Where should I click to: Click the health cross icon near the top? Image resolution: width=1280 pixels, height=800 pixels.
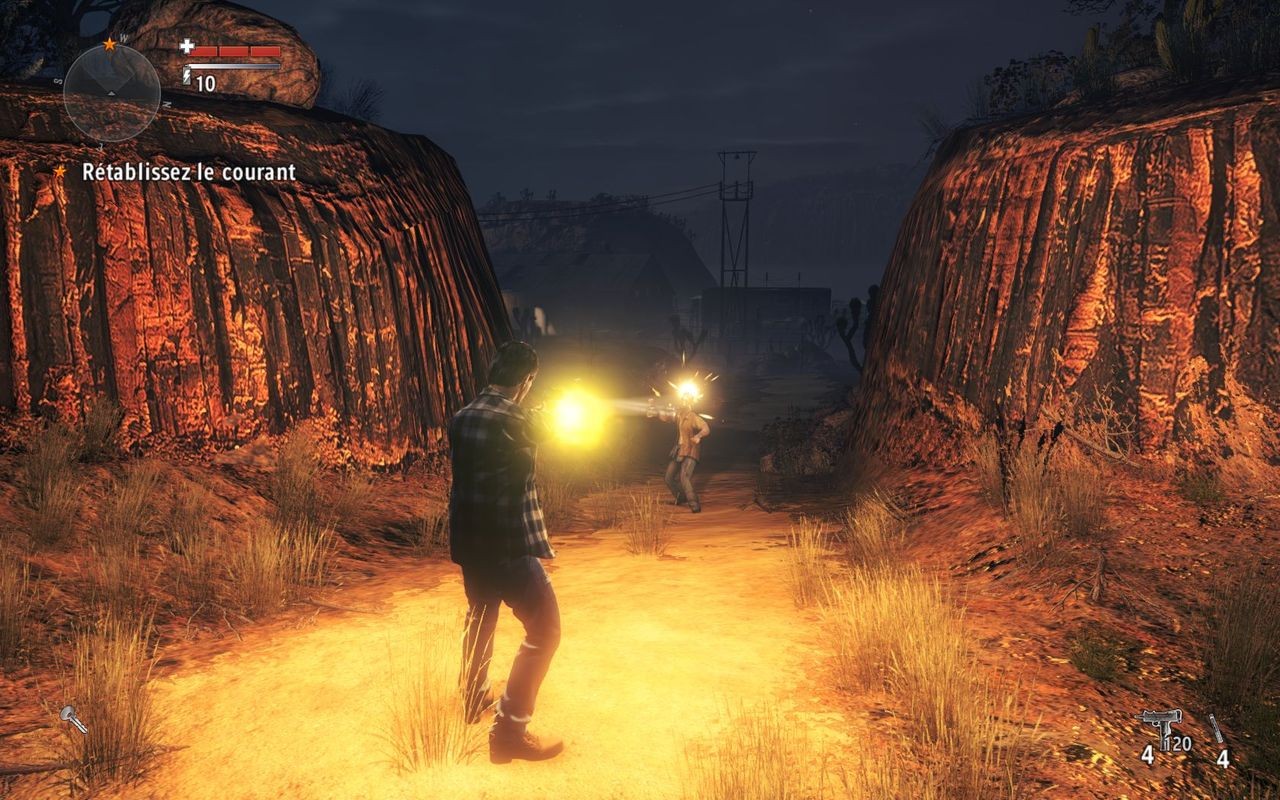pyautogui.click(x=187, y=47)
